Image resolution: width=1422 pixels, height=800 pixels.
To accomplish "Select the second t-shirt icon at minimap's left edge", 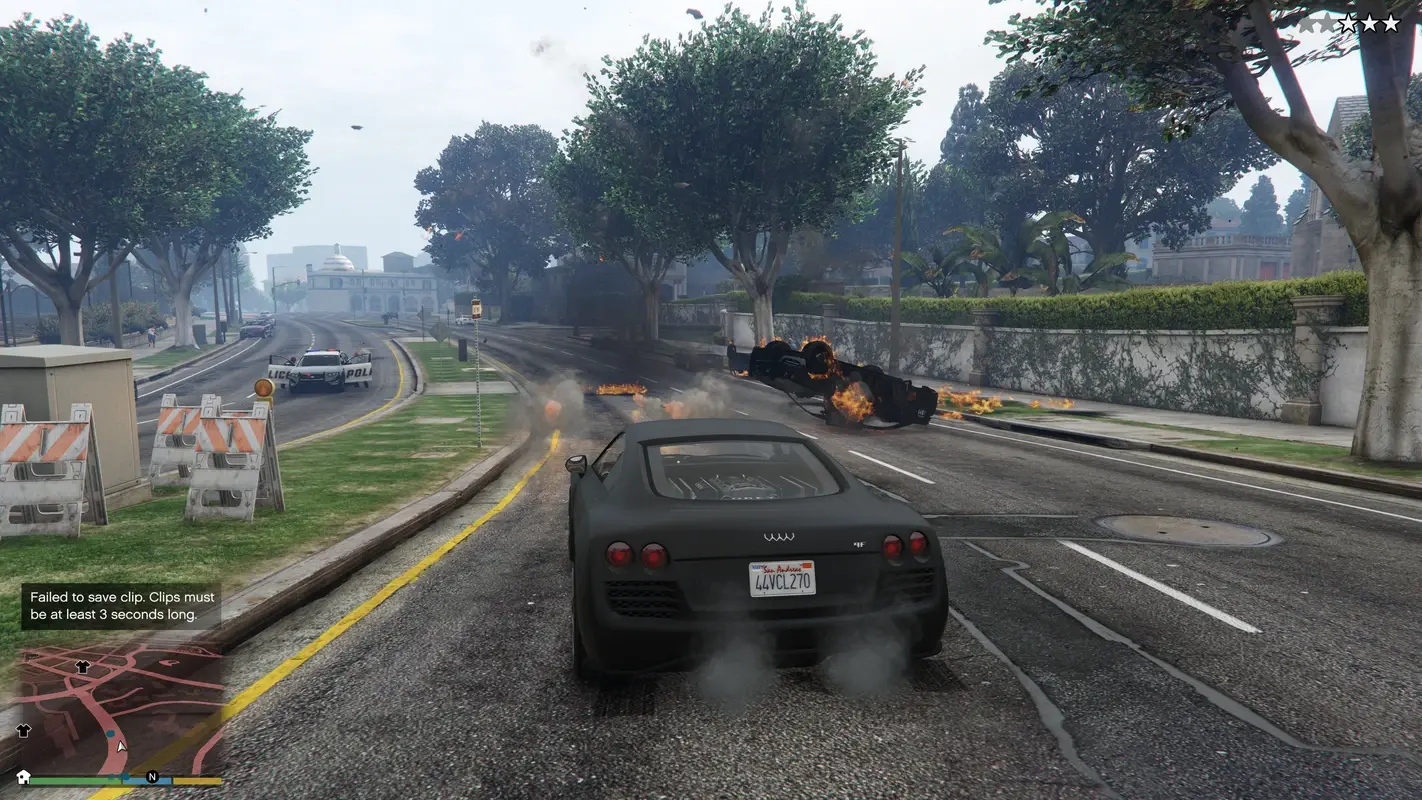I will coord(23,731).
